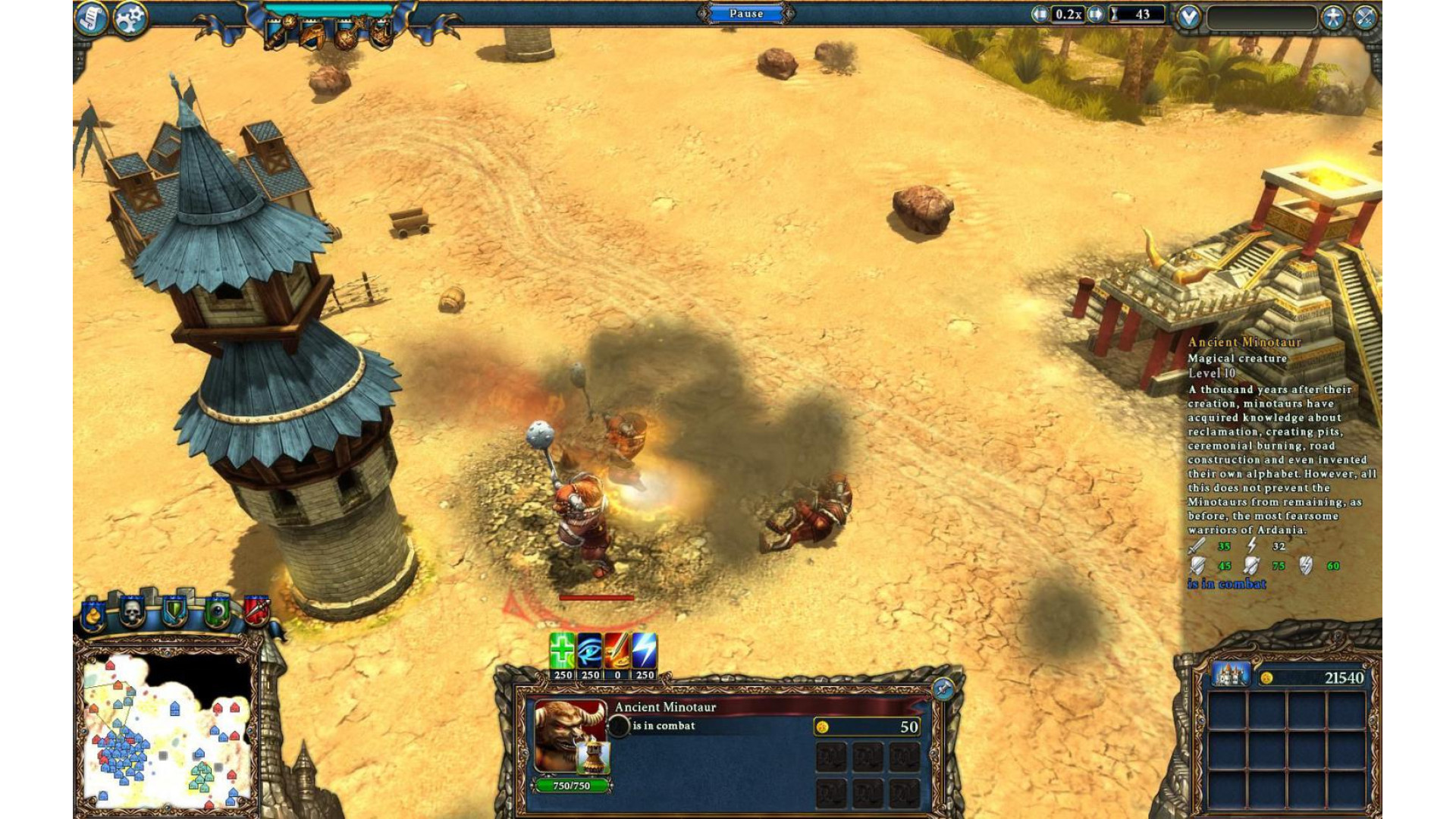Choose the green eye explore flag

click(x=218, y=611)
